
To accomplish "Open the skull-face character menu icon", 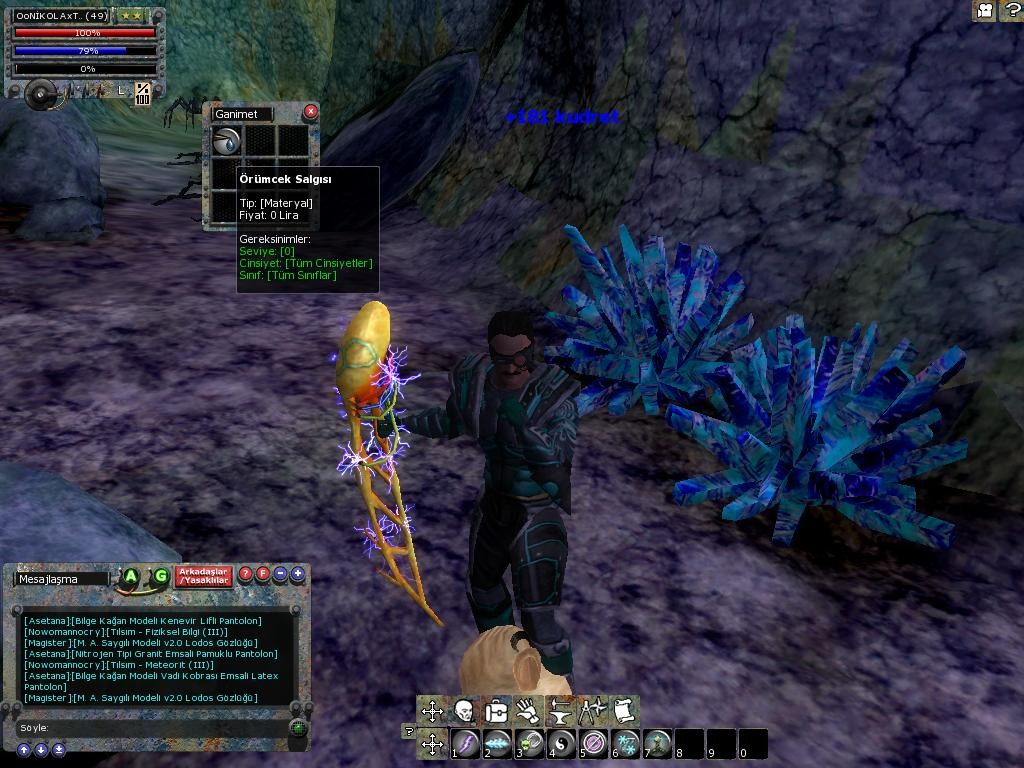I will (464, 711).
